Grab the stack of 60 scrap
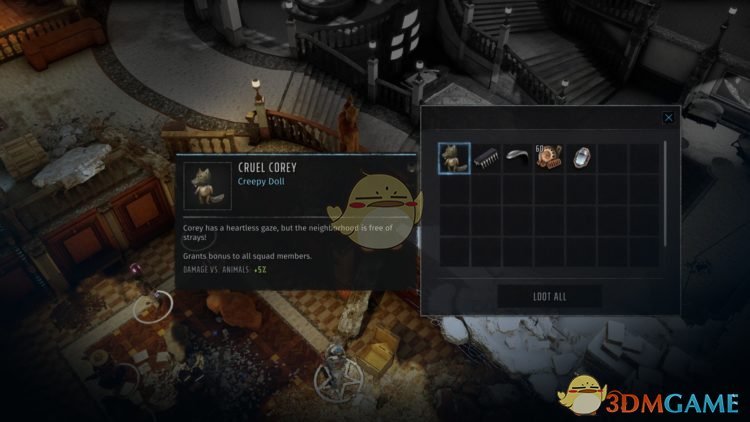Screen dimensions: 750x422 click(x=549, y=157)
